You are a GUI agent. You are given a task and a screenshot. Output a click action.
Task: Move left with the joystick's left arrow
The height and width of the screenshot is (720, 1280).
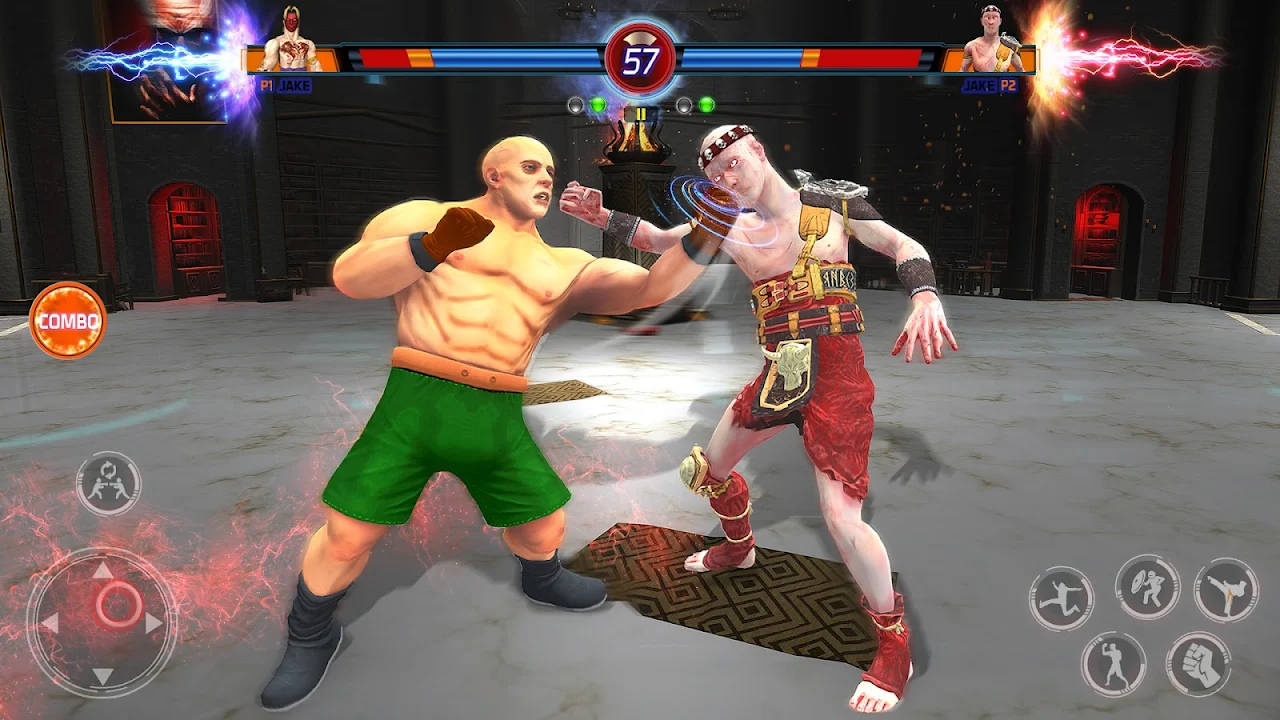point(50,624)
